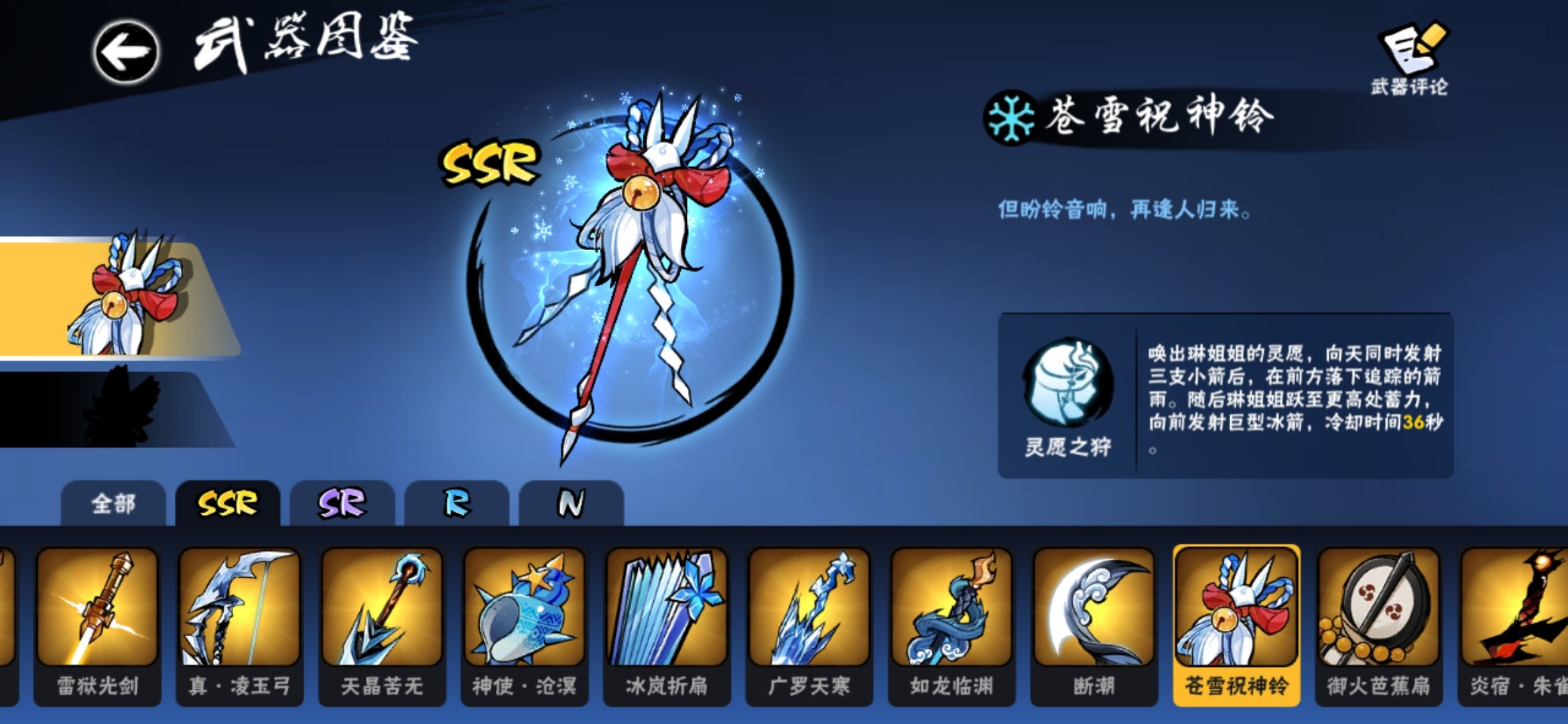The width and height of the screenshot is (1568, 724).
Task: Choose the 真·凌玉弓 bow tile
Action: click(240, 623)
